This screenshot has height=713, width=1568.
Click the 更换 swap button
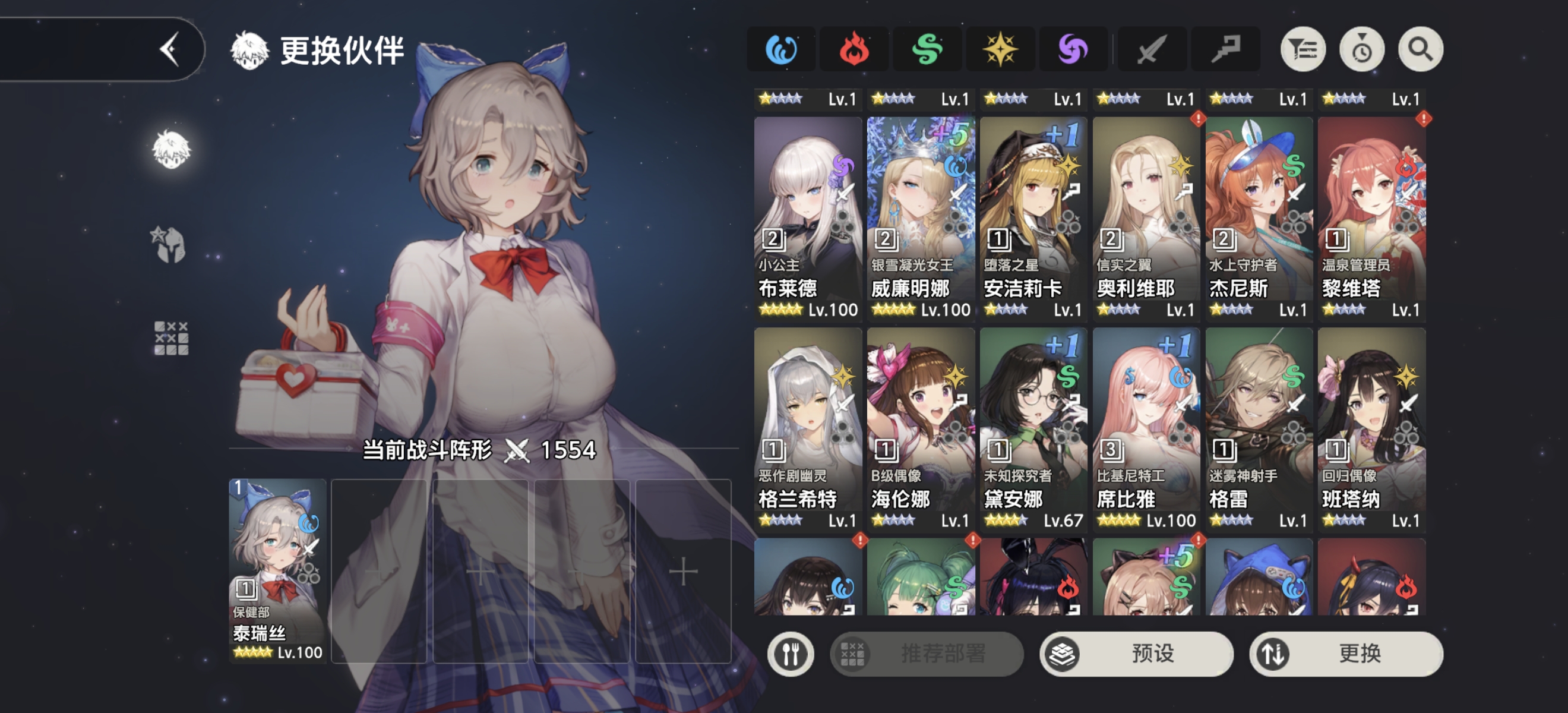[1346, 654]
